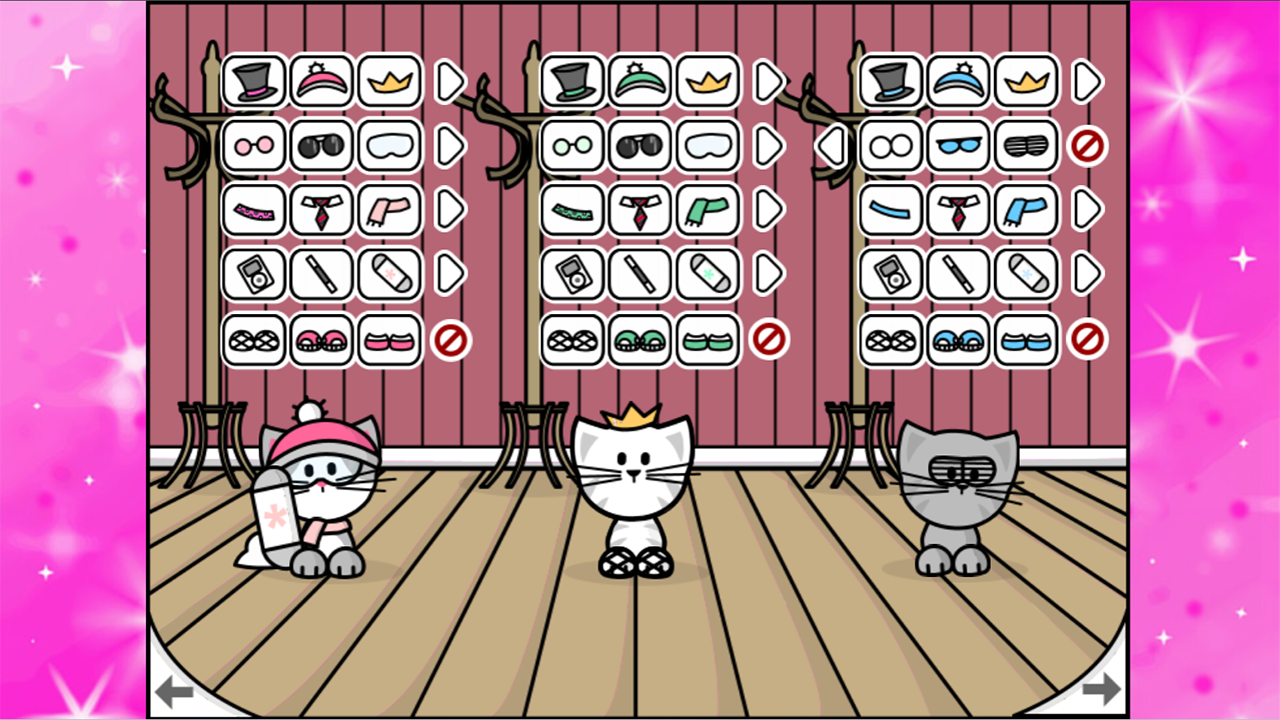Expand more hat options for the first cat

tap(452, 82)
